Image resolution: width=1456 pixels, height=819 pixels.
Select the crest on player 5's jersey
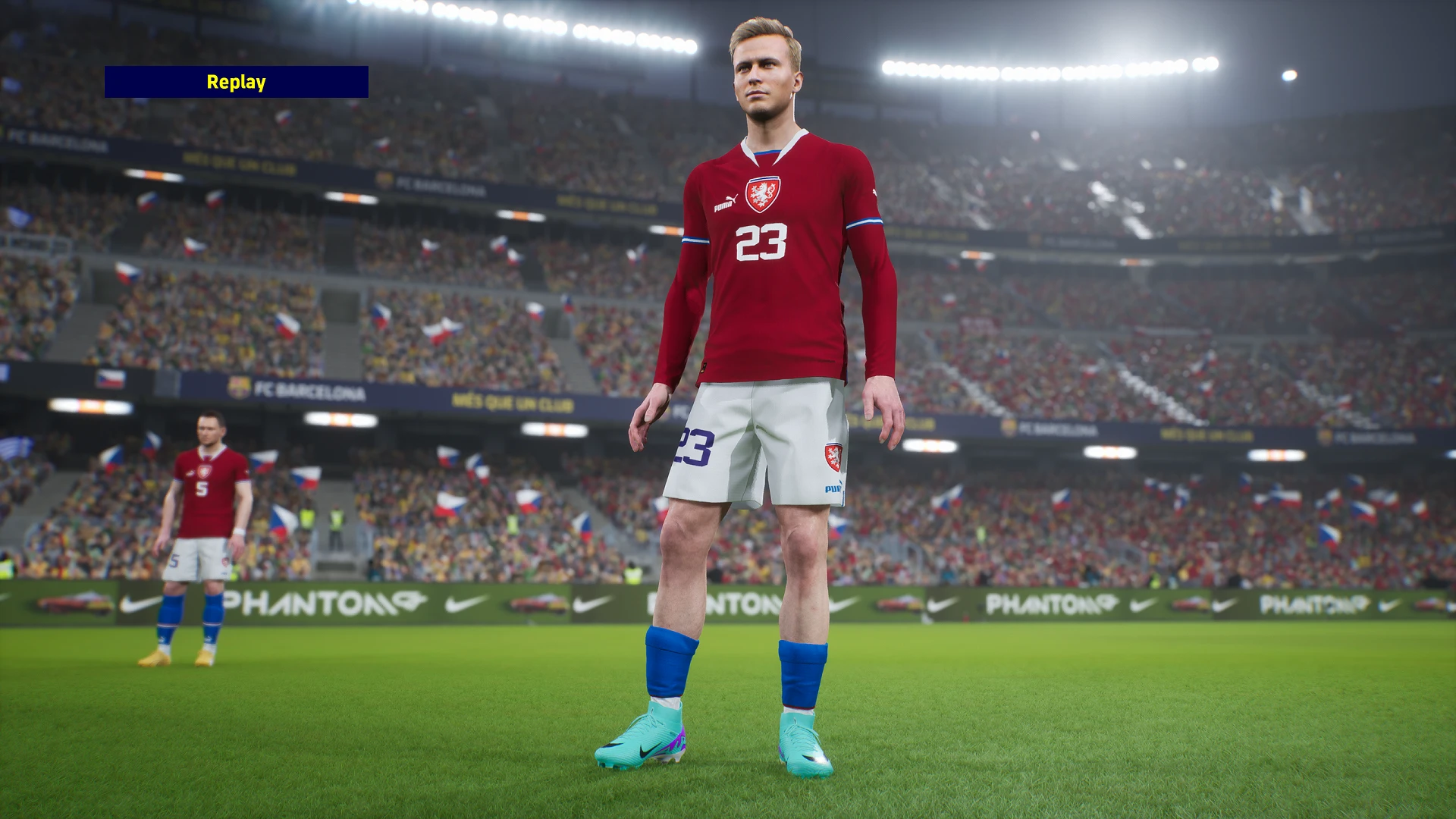coord(204,471)
